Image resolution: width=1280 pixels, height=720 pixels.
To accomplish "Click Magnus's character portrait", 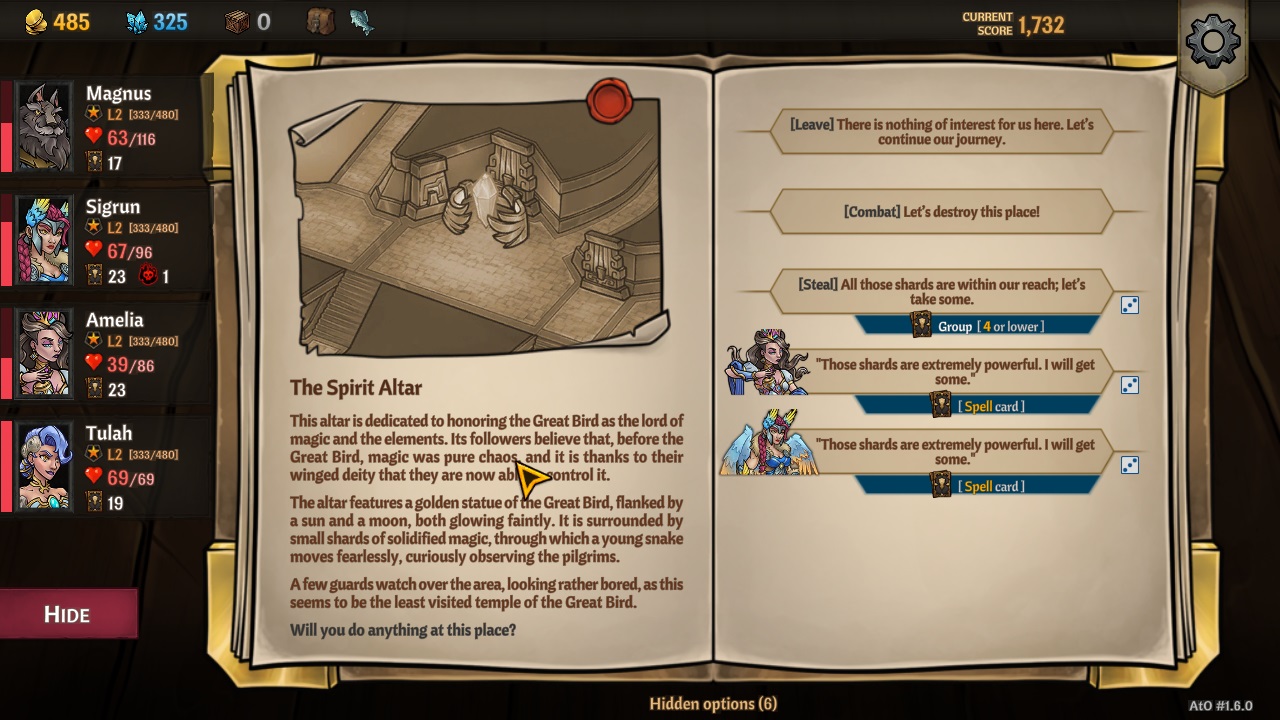I will tap(44, 125).
